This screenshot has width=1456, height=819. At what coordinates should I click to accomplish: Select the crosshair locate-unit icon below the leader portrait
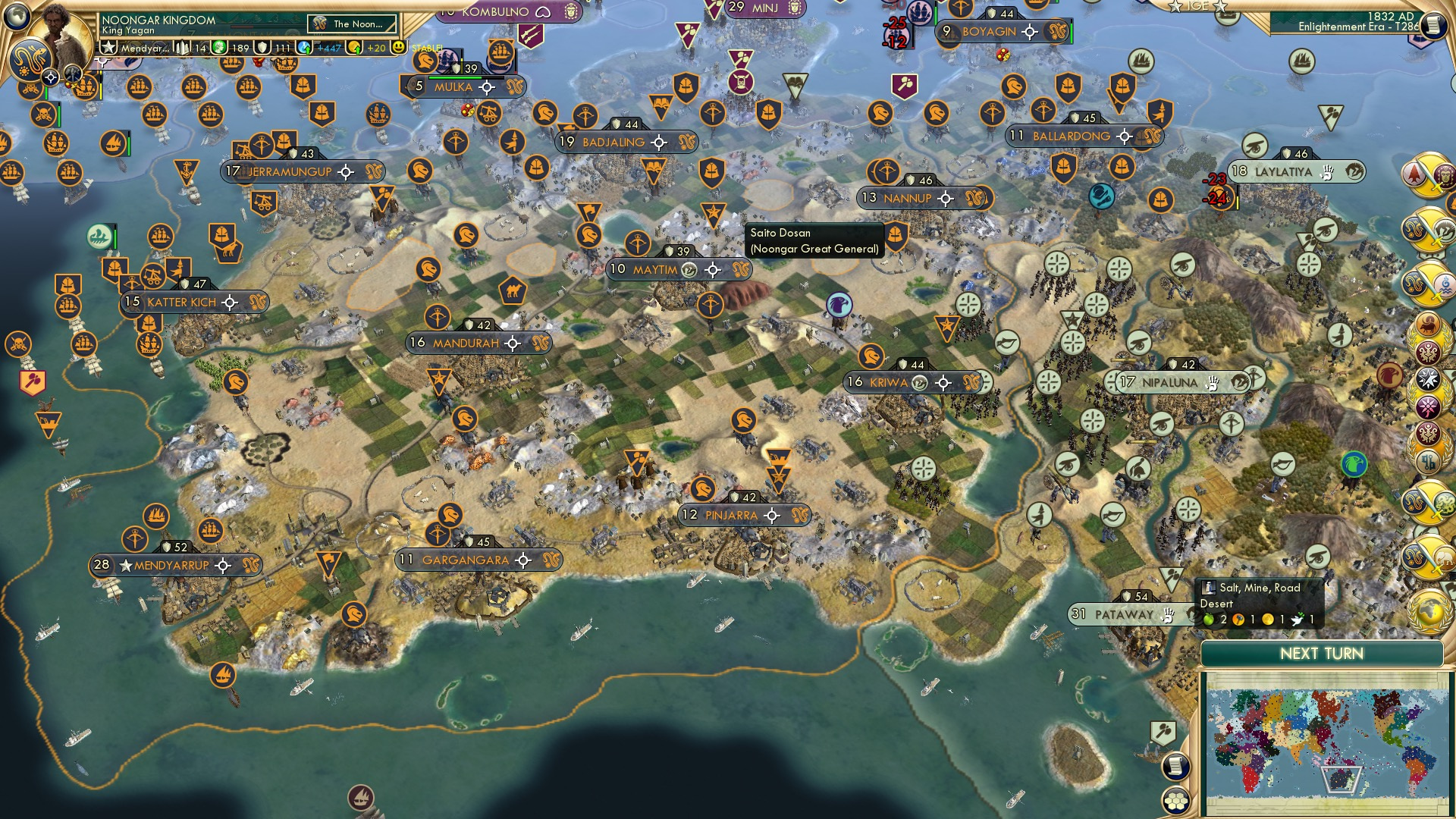51,77
